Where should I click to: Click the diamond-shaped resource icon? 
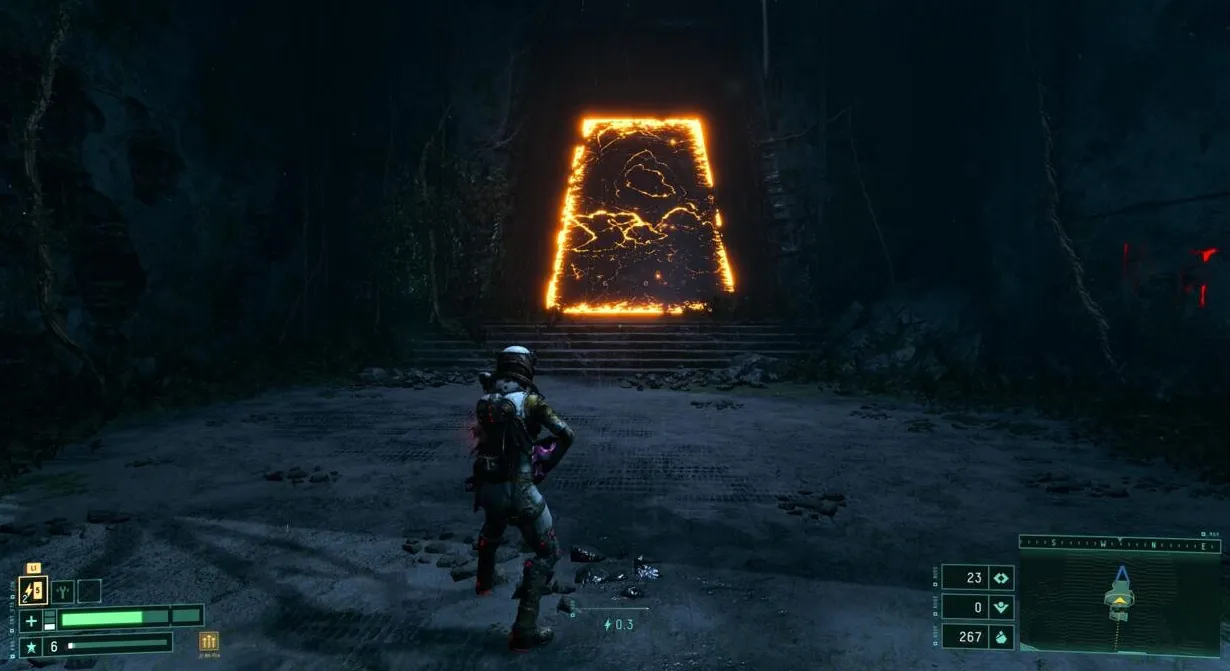1001,578
